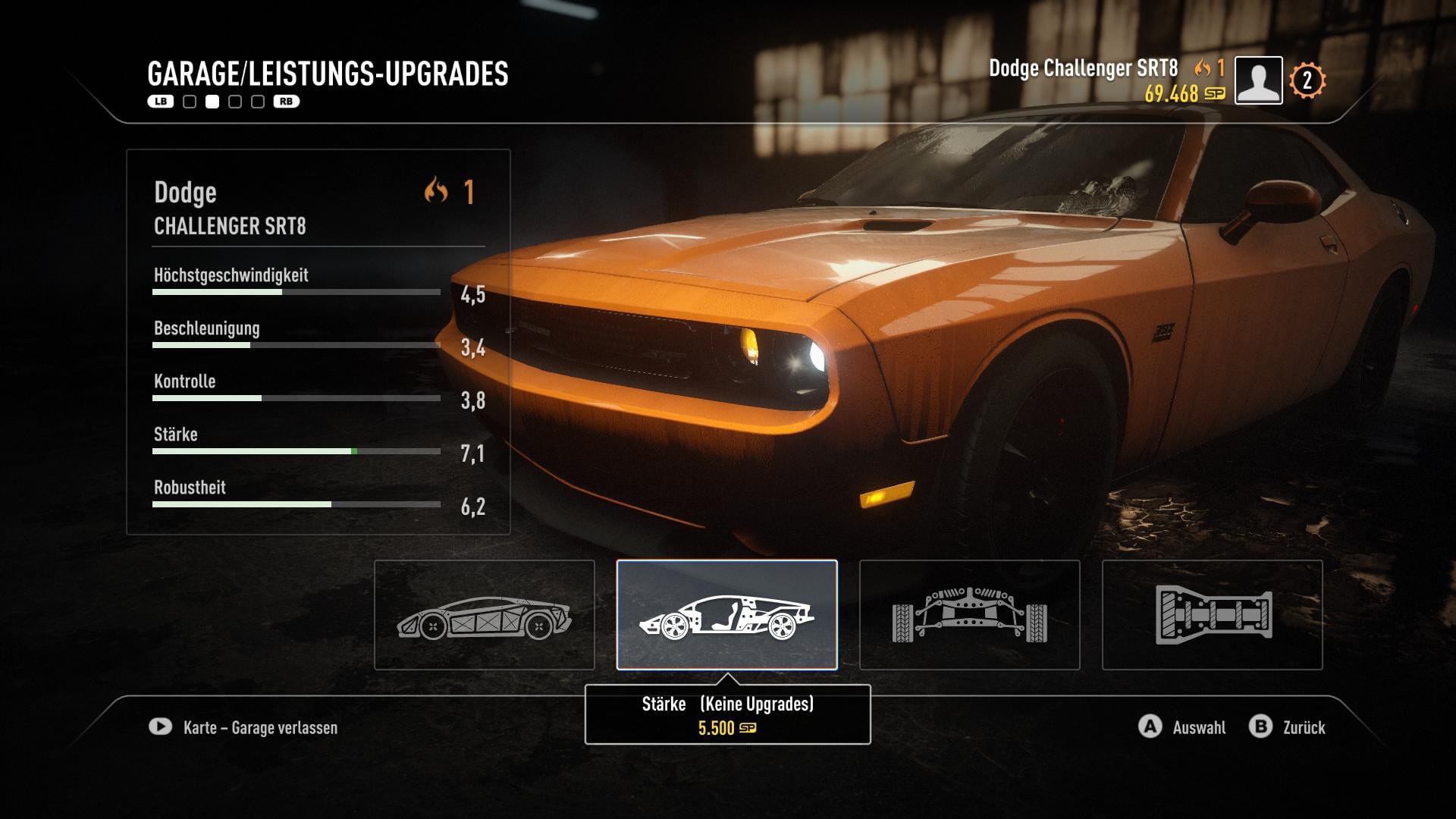Select the drivetrain gearbox upgrade tile
This screenshot has height=819, width=1456.
(x=1212, y=615)
